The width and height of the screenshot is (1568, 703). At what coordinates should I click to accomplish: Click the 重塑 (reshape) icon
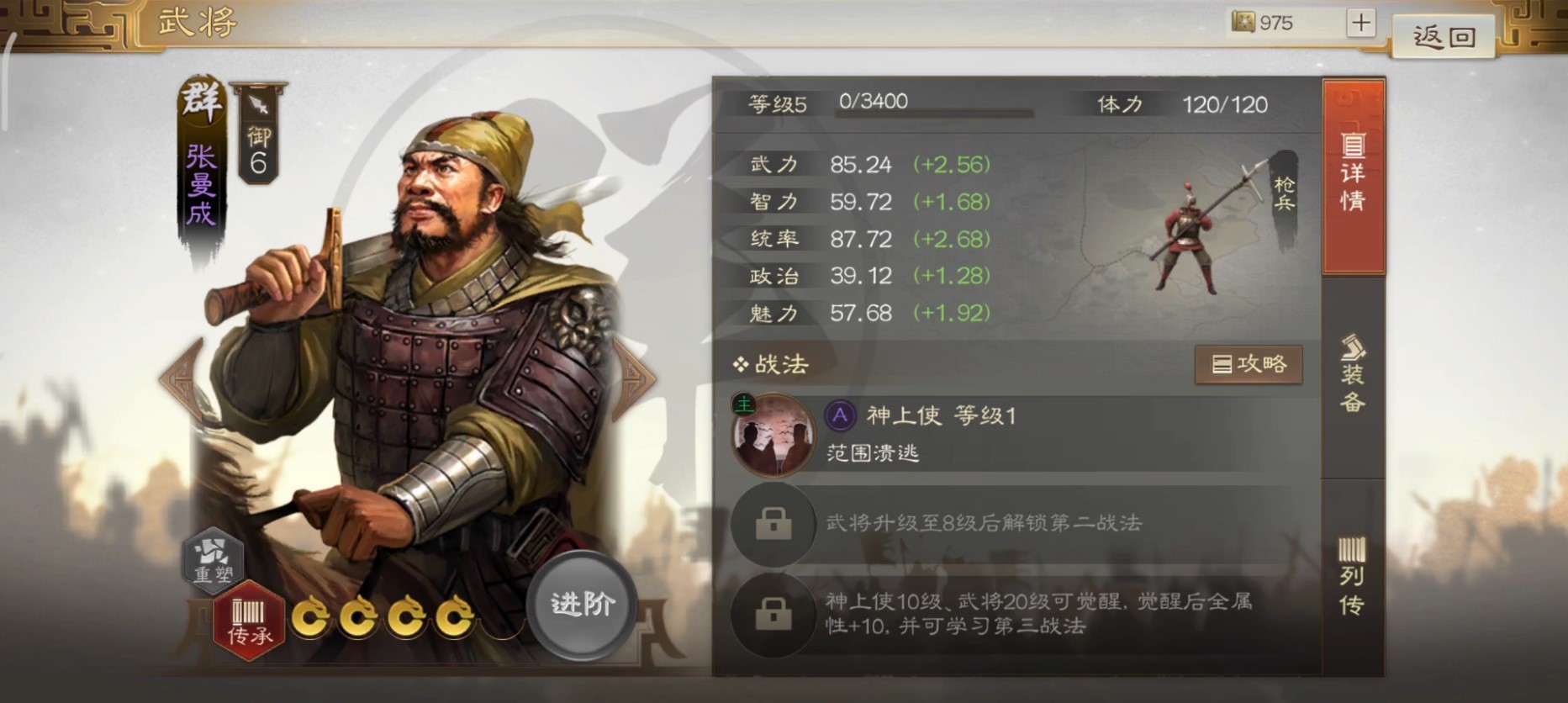pos(213,562)
